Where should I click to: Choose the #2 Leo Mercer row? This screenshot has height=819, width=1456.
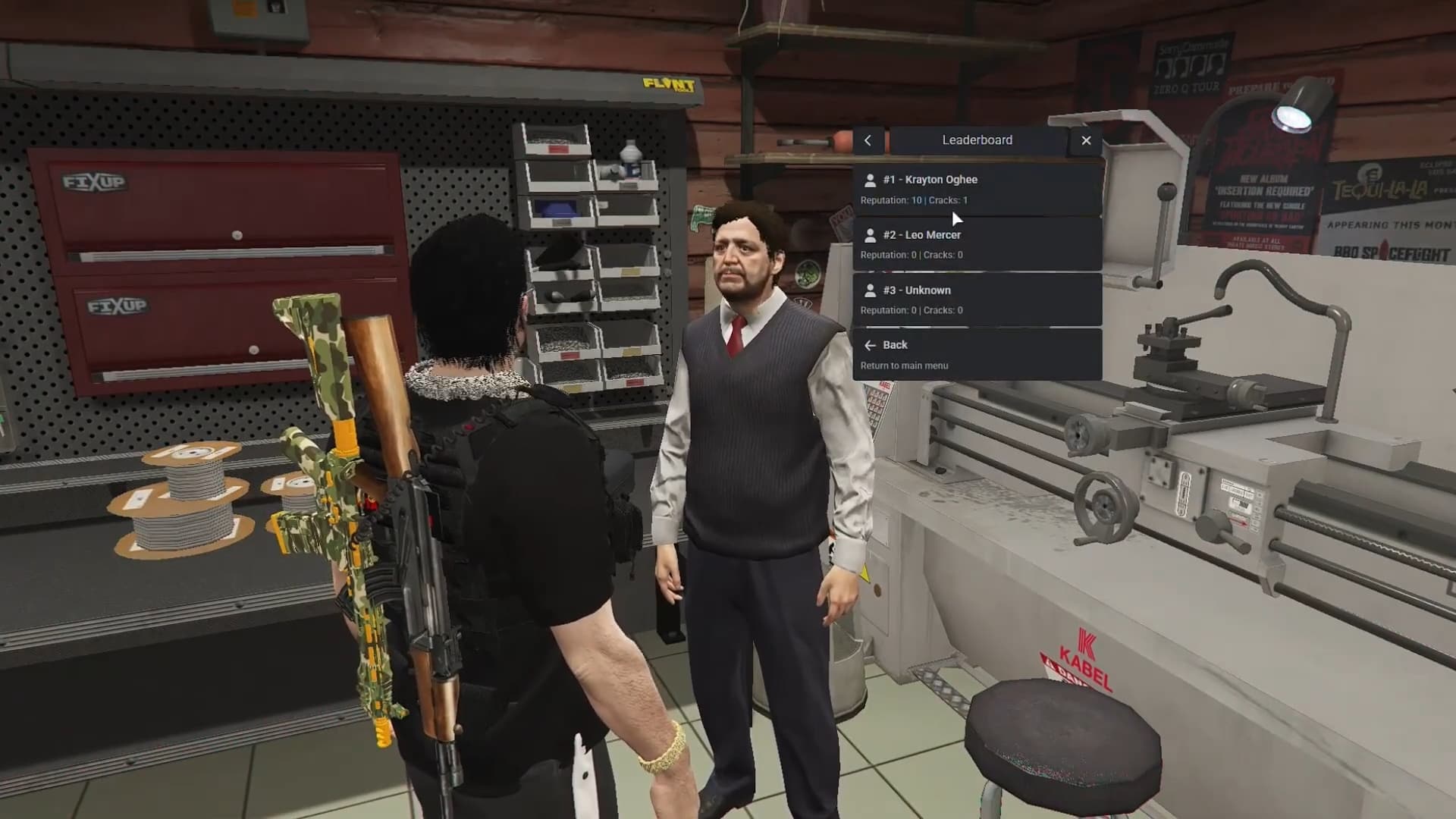(x=977, y=244)
